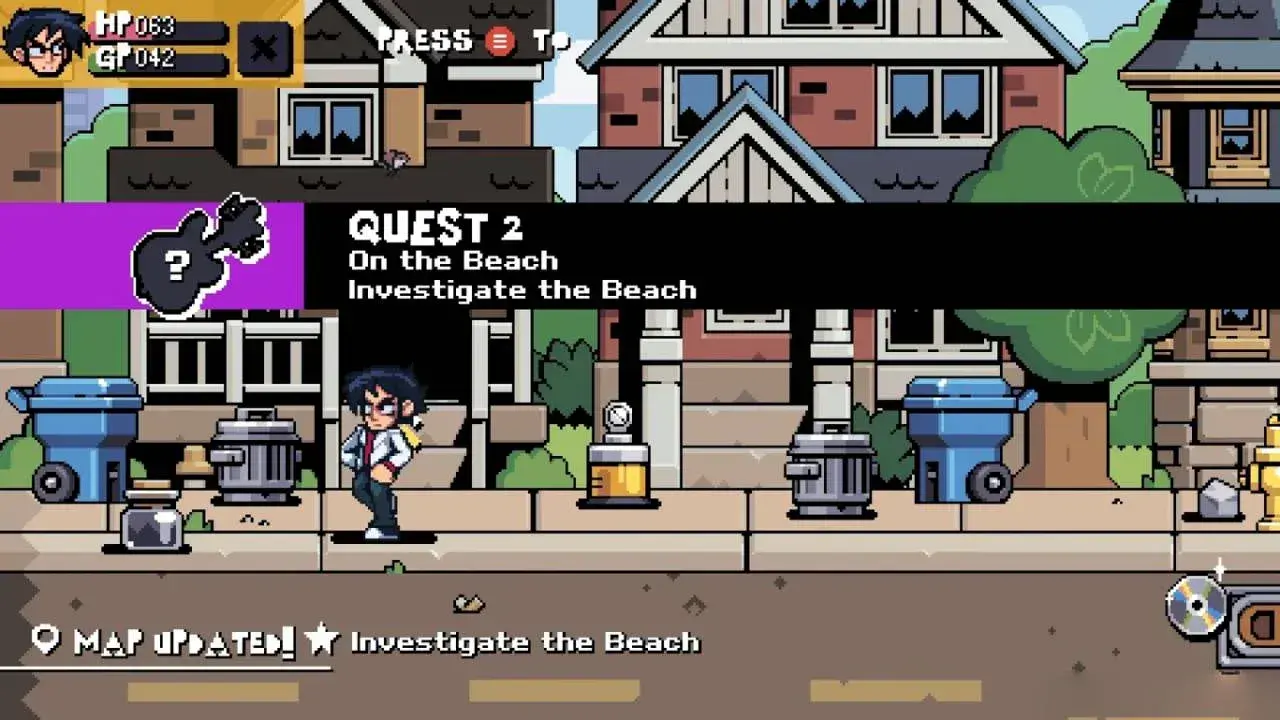Open the Quest 2 On the Beach banner

[640, 257]
